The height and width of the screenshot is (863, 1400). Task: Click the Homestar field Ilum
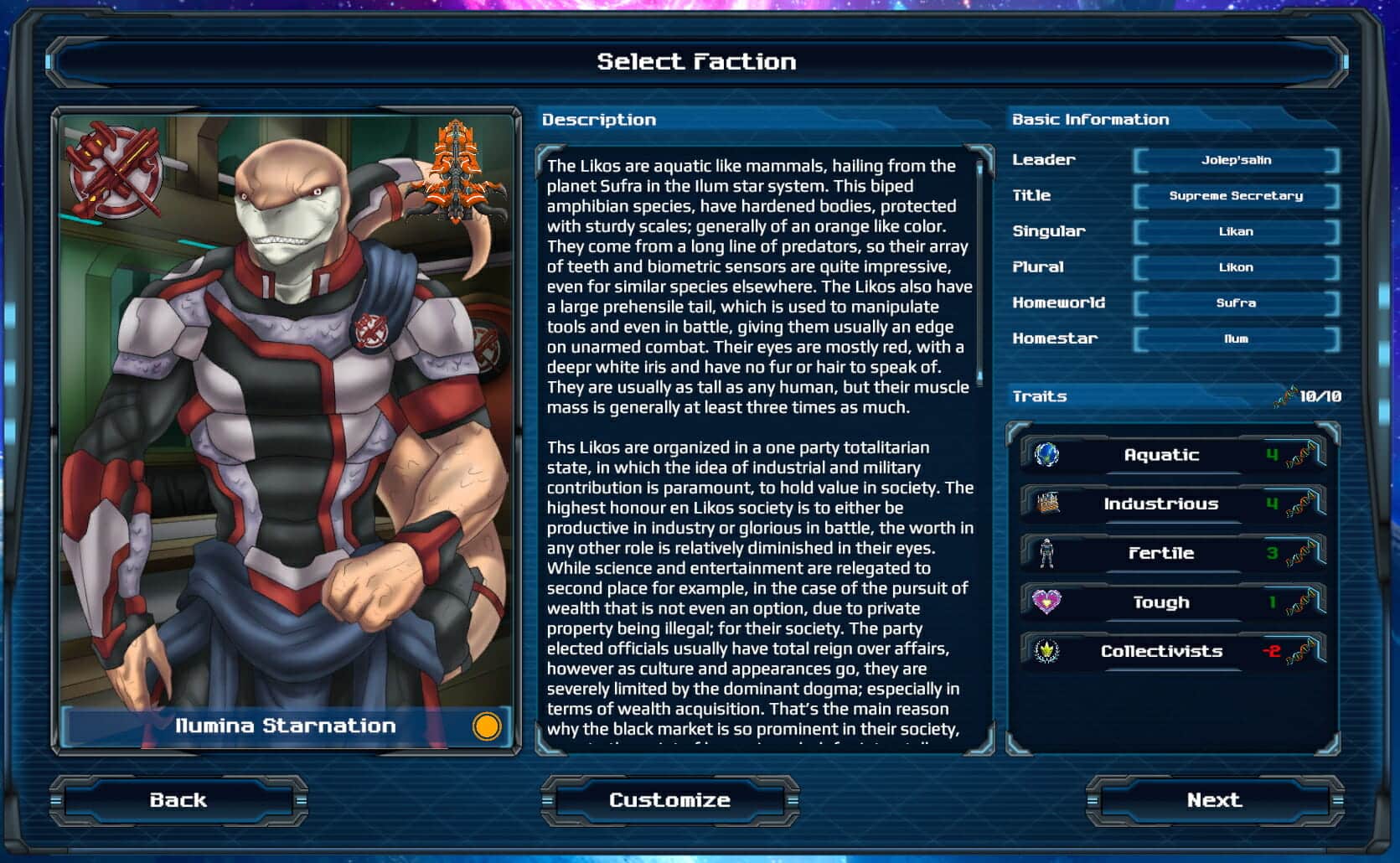[x=1236, y=339]
